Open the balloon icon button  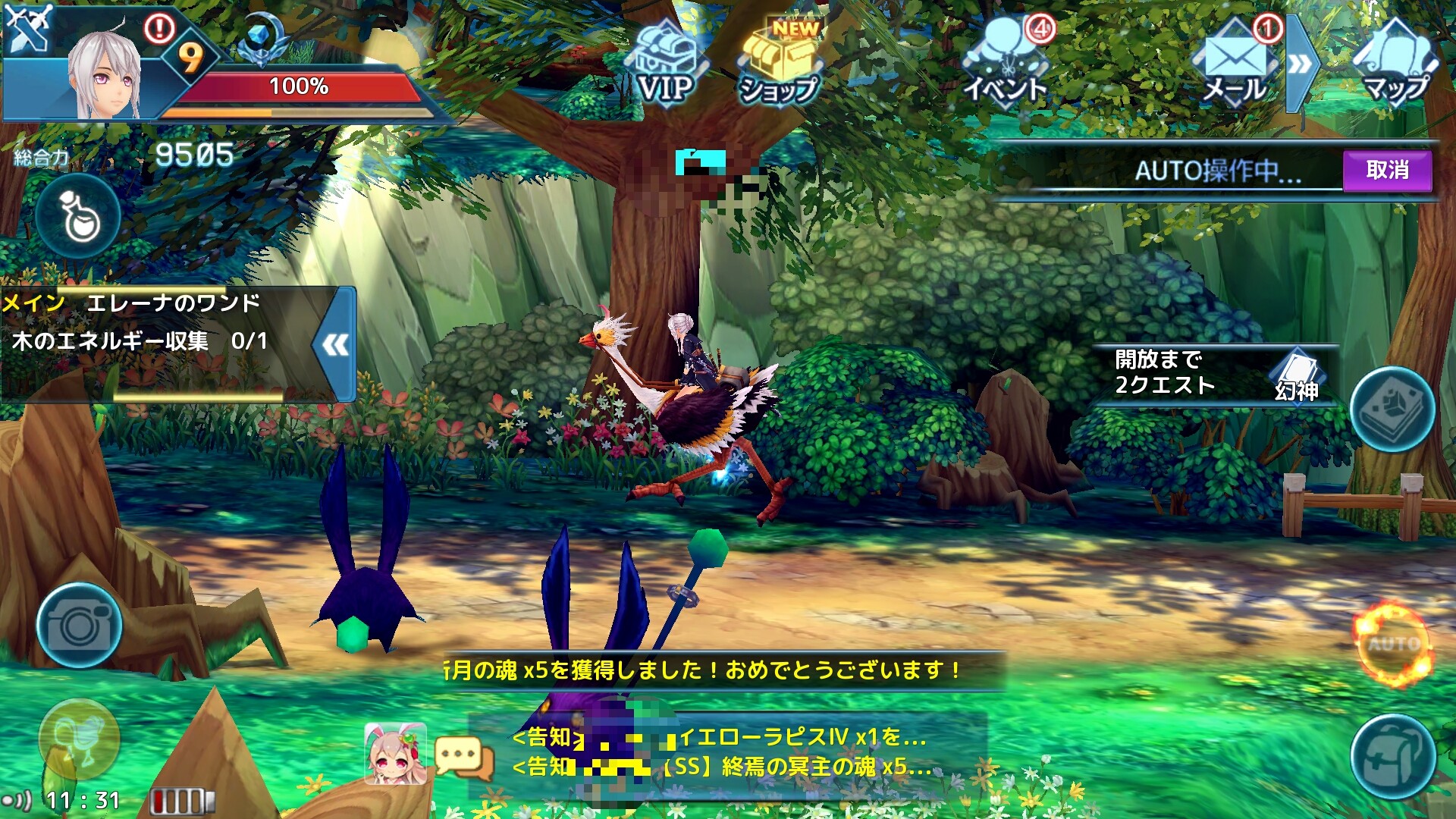pyautogui.click(x=79, y=738)
